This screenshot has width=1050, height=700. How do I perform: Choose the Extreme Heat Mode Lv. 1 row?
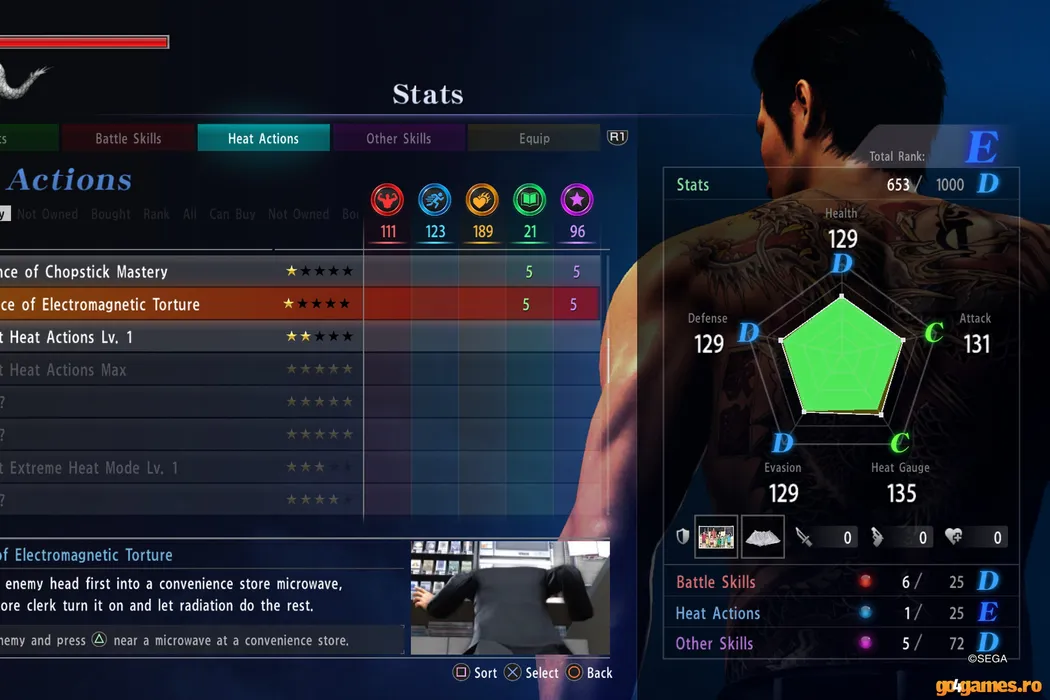180,467
